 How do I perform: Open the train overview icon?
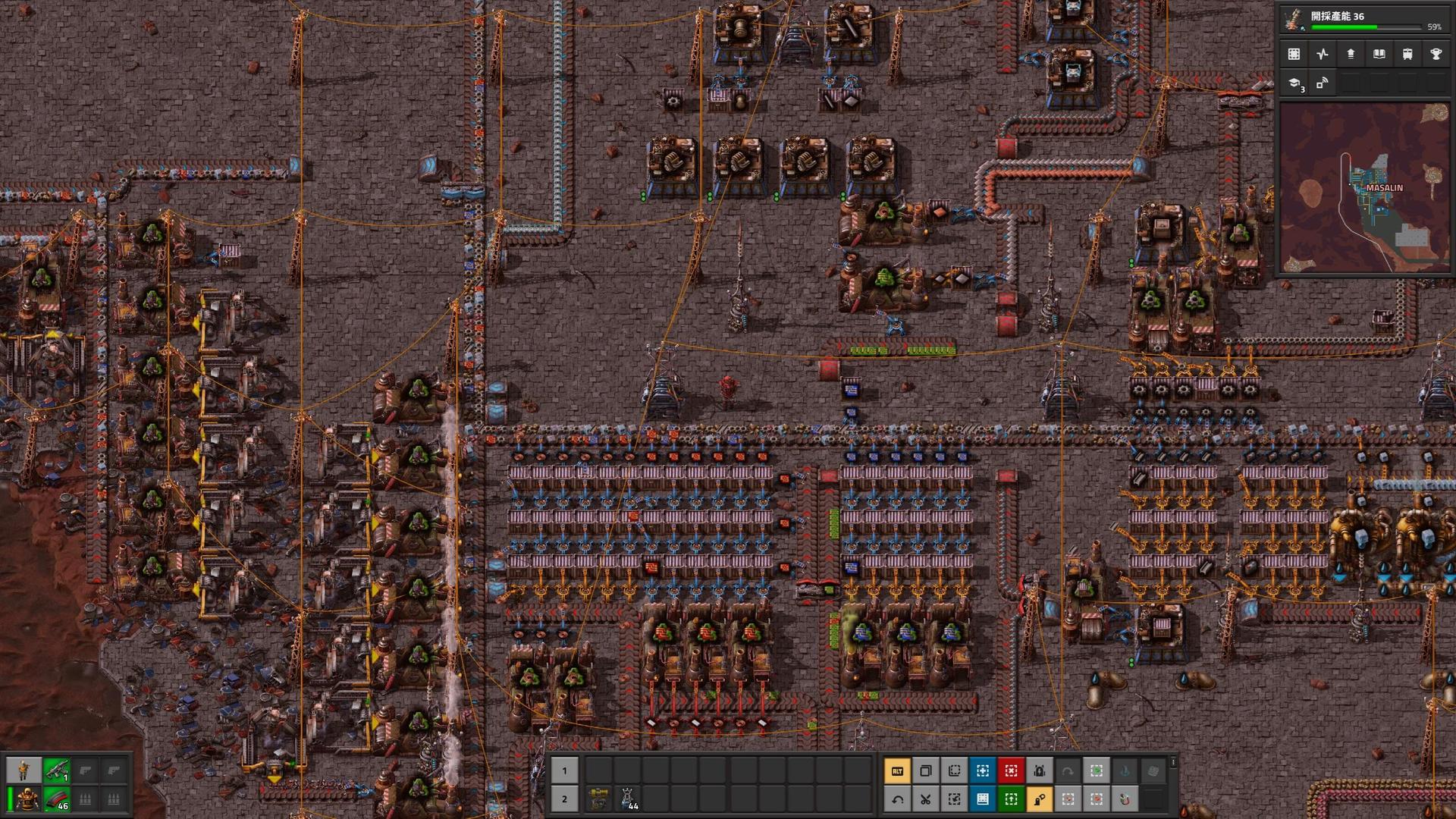click(x=1407, y=54)
